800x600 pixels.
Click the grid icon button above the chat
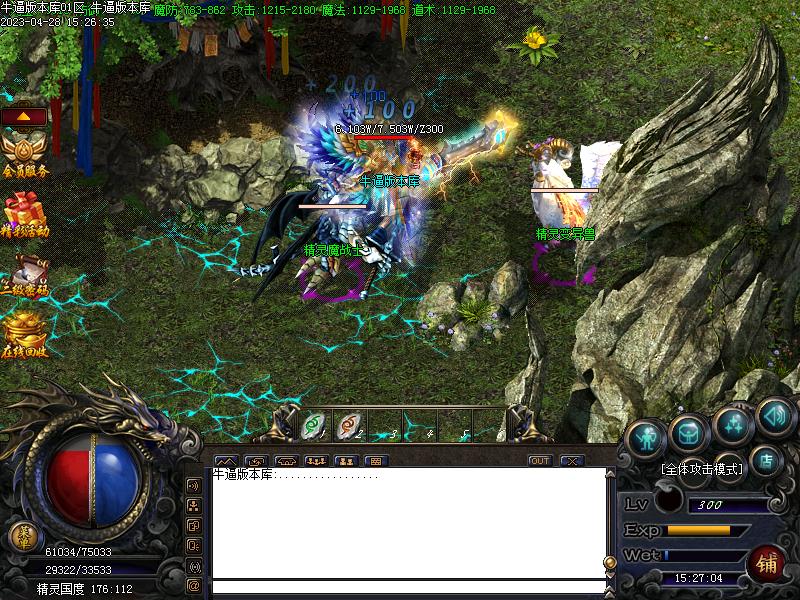point(376,461)
